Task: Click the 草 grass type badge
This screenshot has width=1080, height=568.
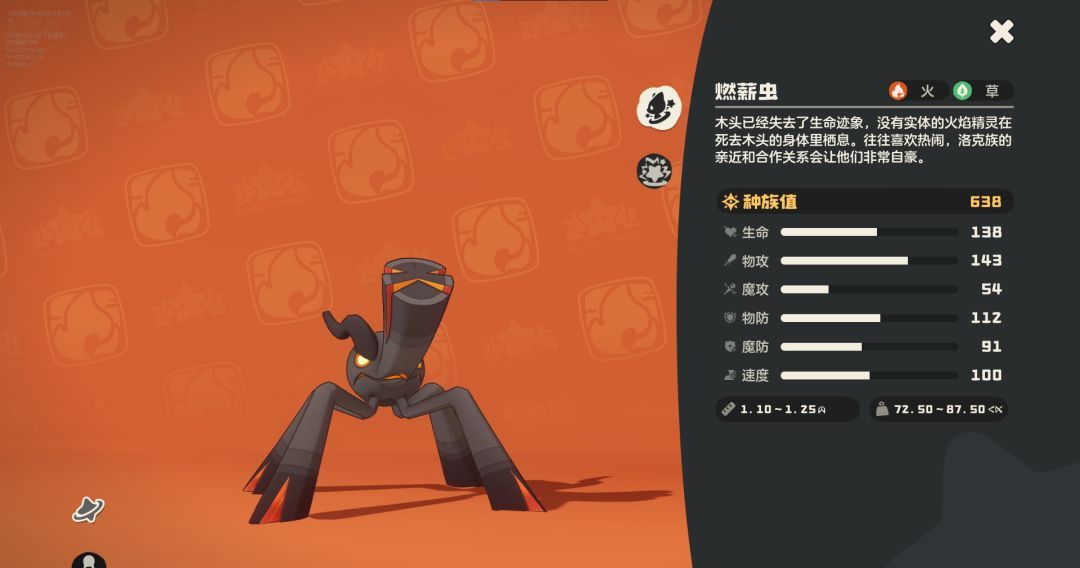Action: pos(979,91)
